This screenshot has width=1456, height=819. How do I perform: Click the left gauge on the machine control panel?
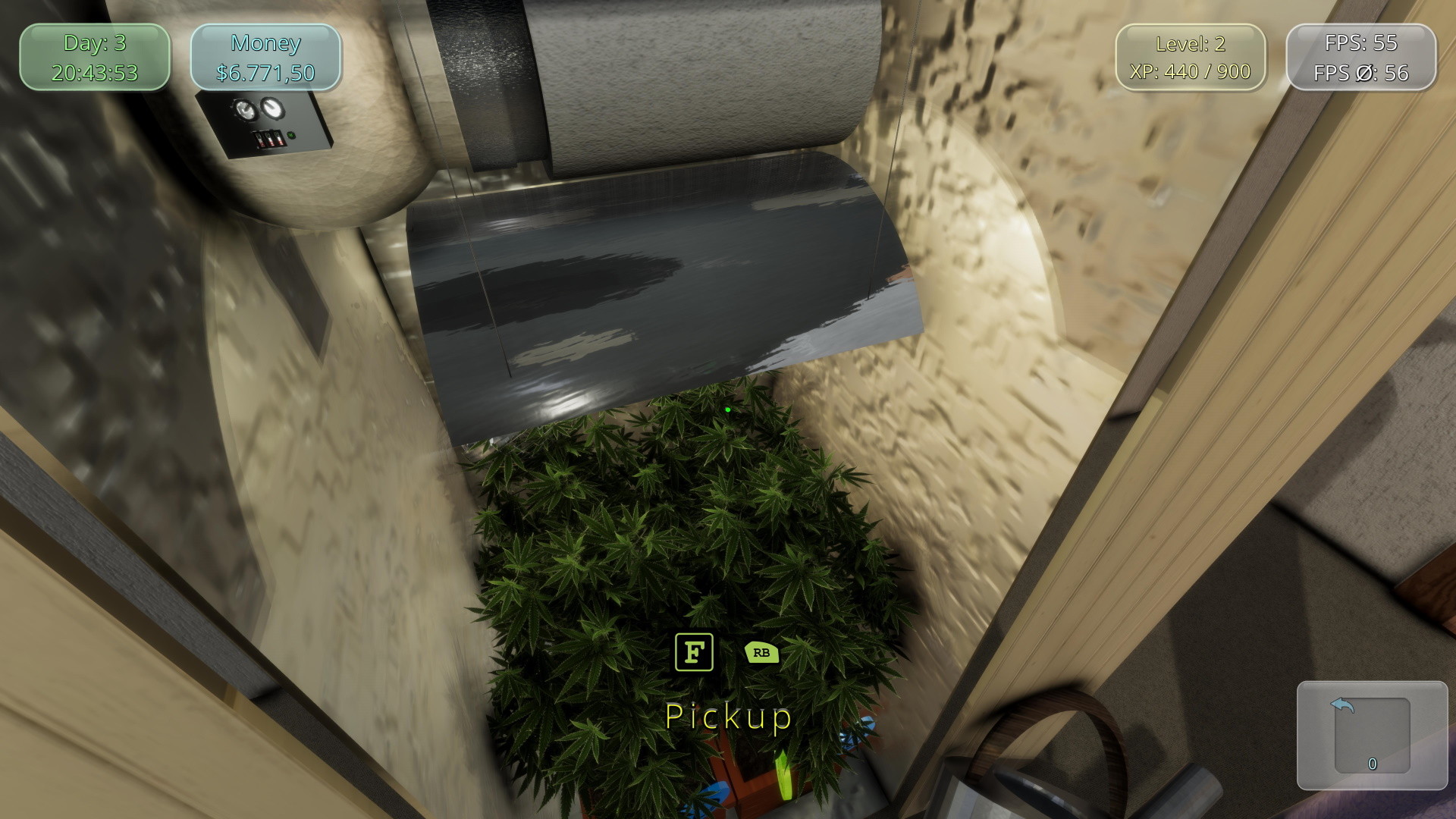246,109
